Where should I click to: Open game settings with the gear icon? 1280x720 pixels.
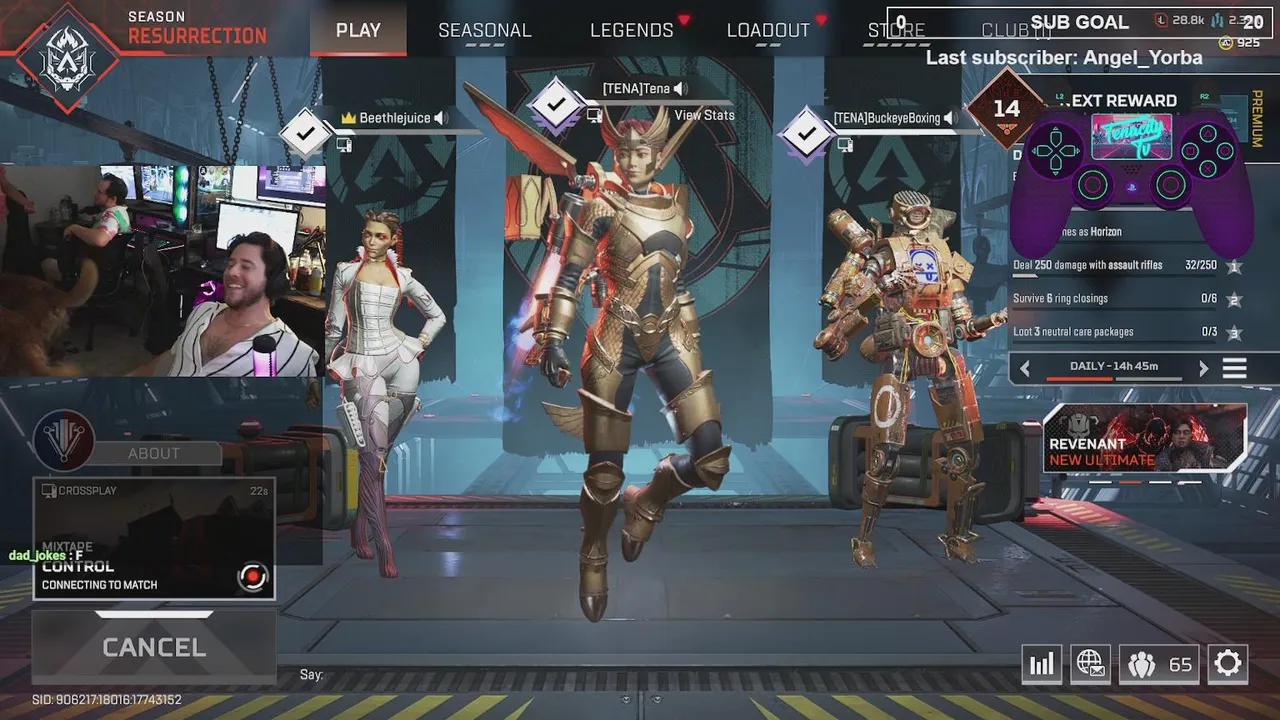pyautogui.click(x=1228, y=663)
